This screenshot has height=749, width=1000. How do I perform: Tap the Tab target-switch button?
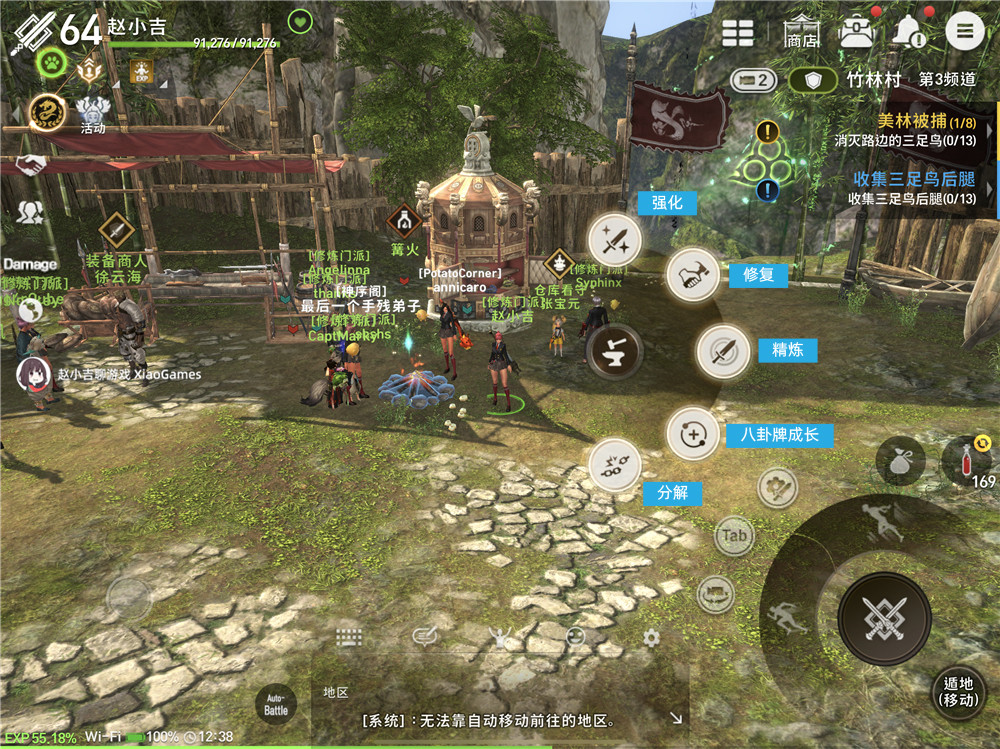734,536
